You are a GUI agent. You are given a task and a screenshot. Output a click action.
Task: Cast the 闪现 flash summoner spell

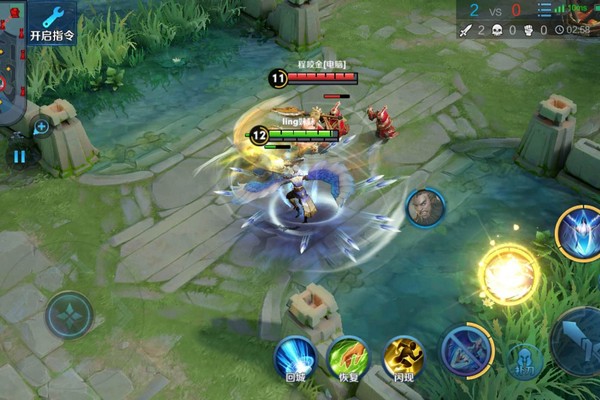(403, 358)
